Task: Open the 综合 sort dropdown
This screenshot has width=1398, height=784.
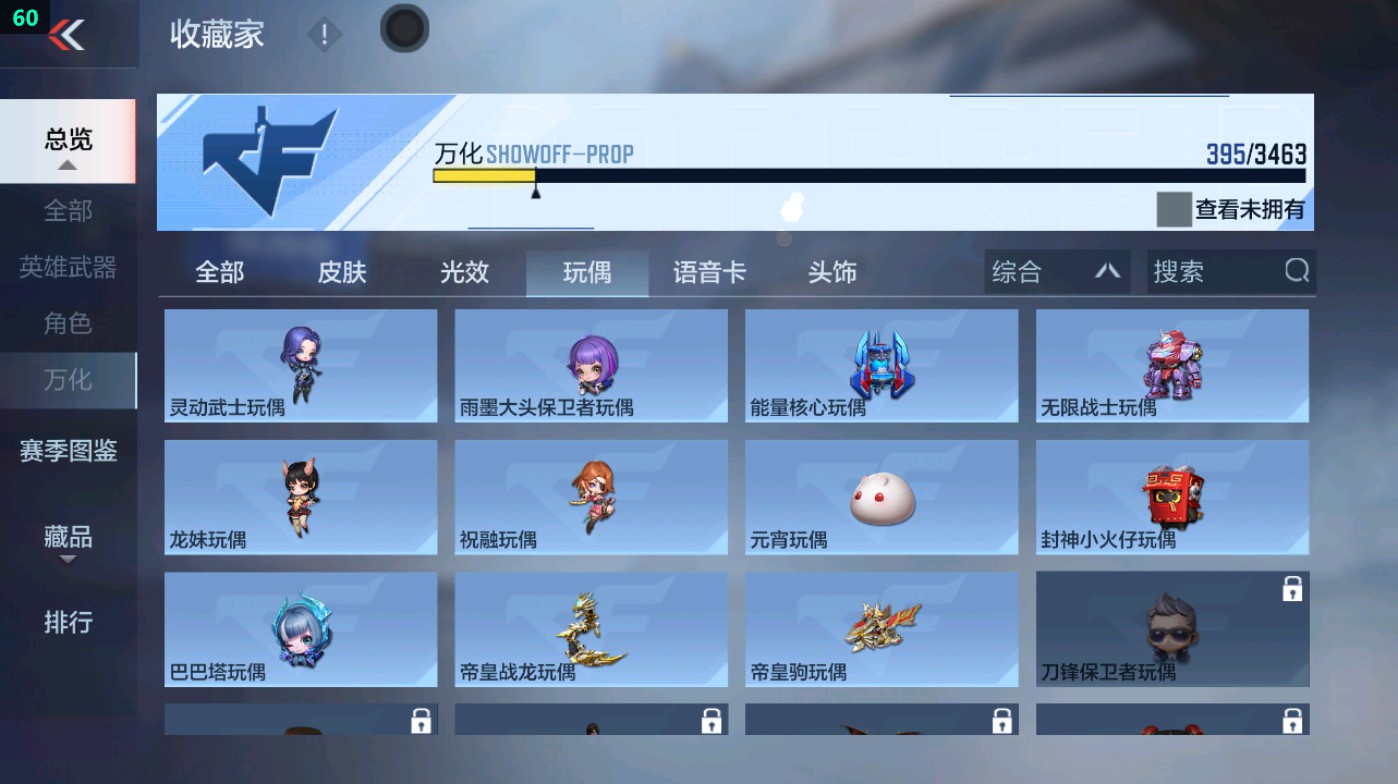Action: click(1055, 271)
